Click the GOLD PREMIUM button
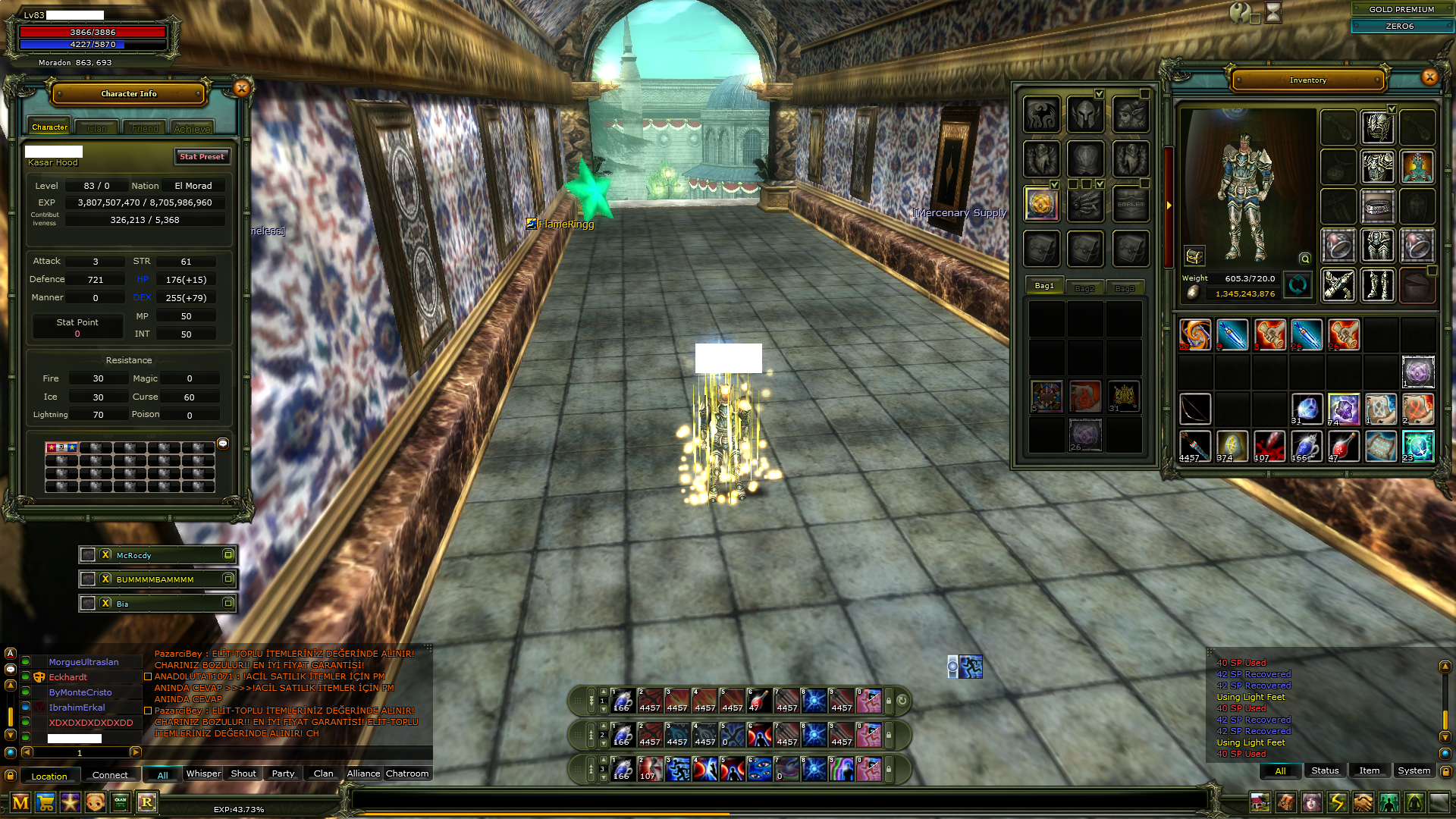1456x819 pixels. point(1401,9)
